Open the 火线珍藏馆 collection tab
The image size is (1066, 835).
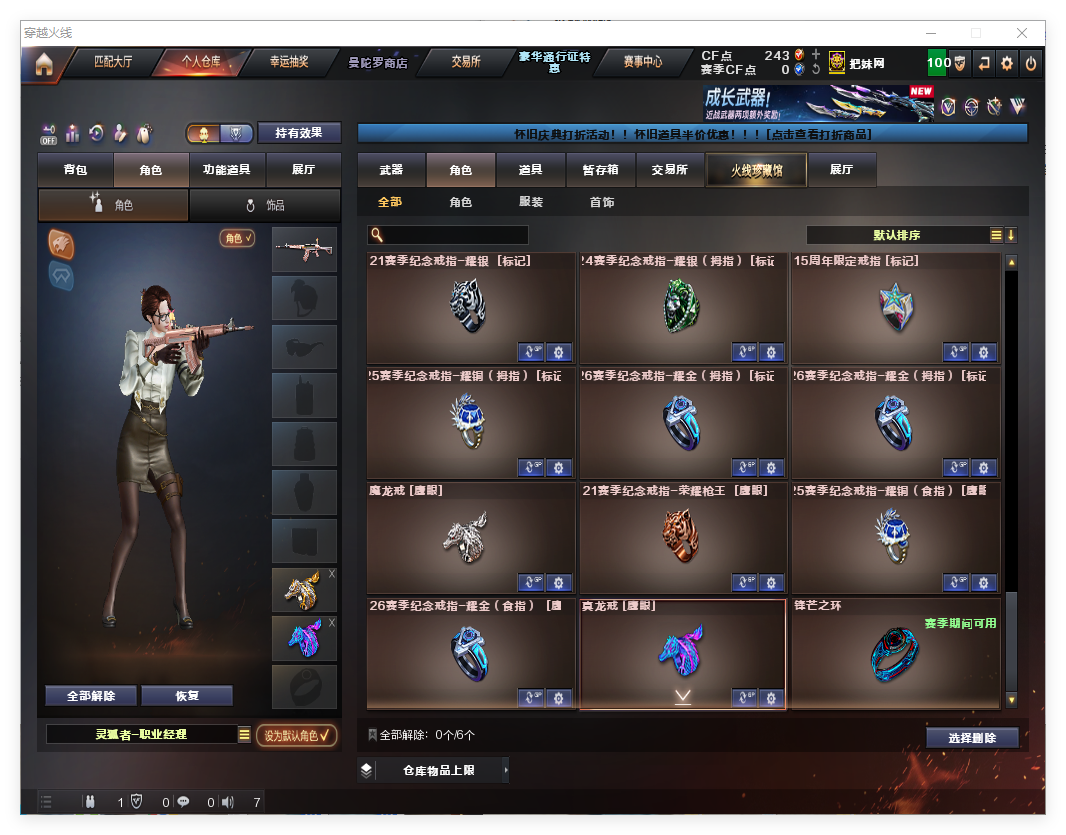coord(756,170)
